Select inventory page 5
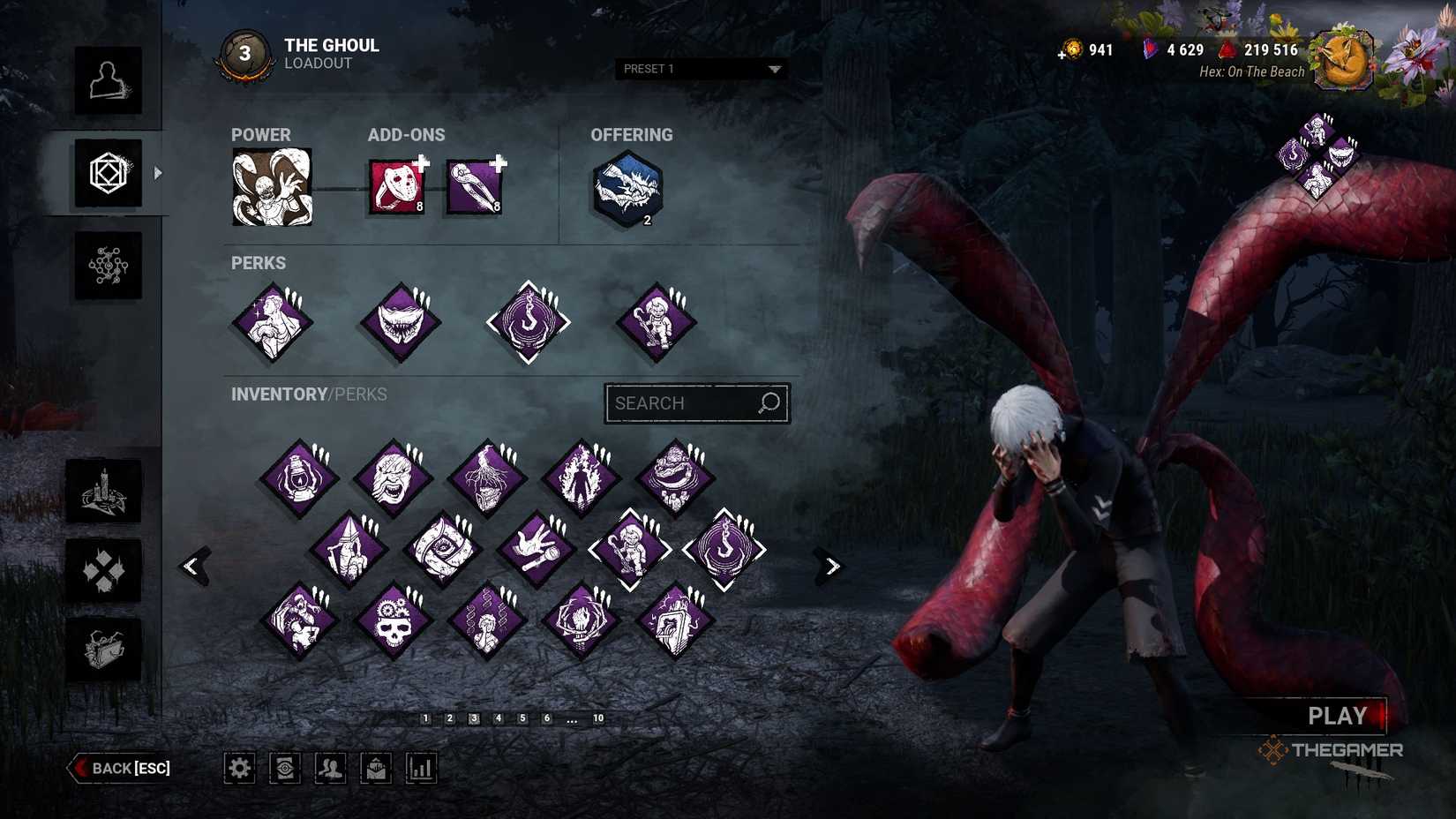The width and height of the screenshot is (1456, 819). point(522,718)
